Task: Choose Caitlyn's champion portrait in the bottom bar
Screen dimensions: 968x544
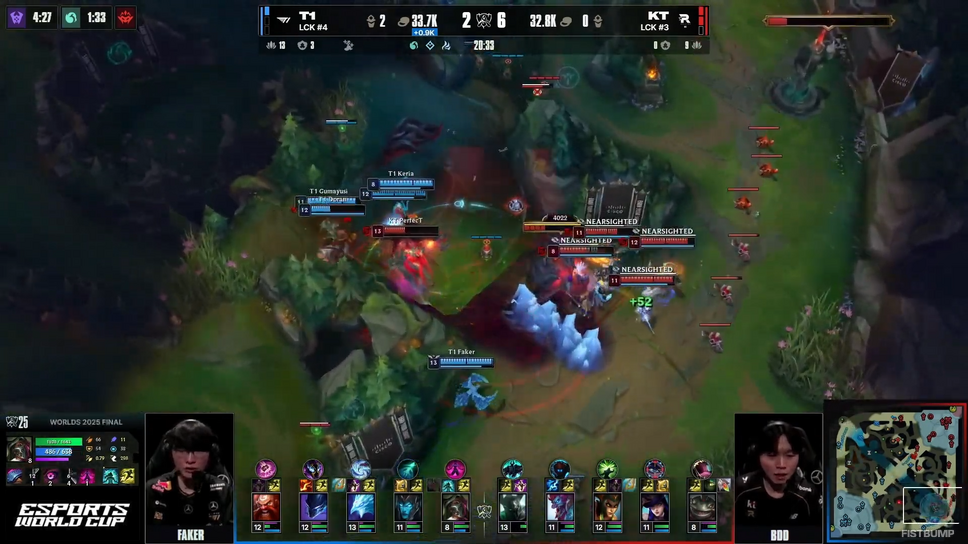Action: coord(655,509)
